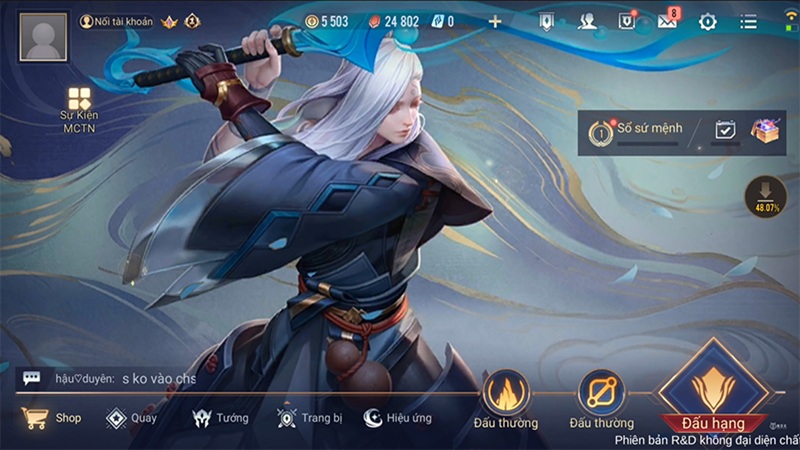Image resolution: width=800 pixels, height=450 pixels.
Task: Open the Hiệu ứng effects menu
Action: coord(398,418)
